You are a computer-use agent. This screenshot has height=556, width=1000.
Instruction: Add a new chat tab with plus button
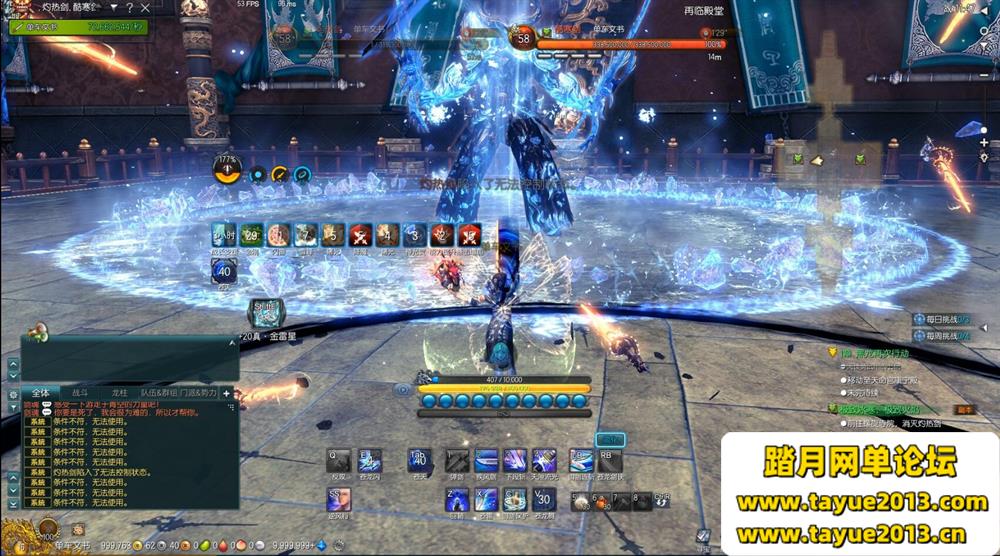226,393
